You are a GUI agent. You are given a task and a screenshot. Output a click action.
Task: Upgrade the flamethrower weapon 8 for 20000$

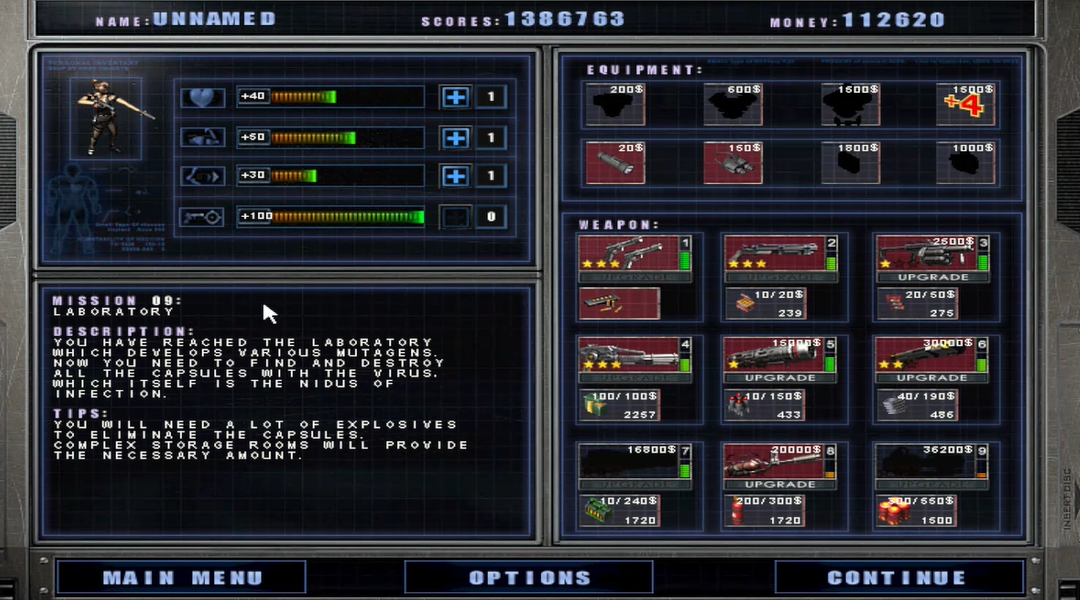[x=780, y=484]
